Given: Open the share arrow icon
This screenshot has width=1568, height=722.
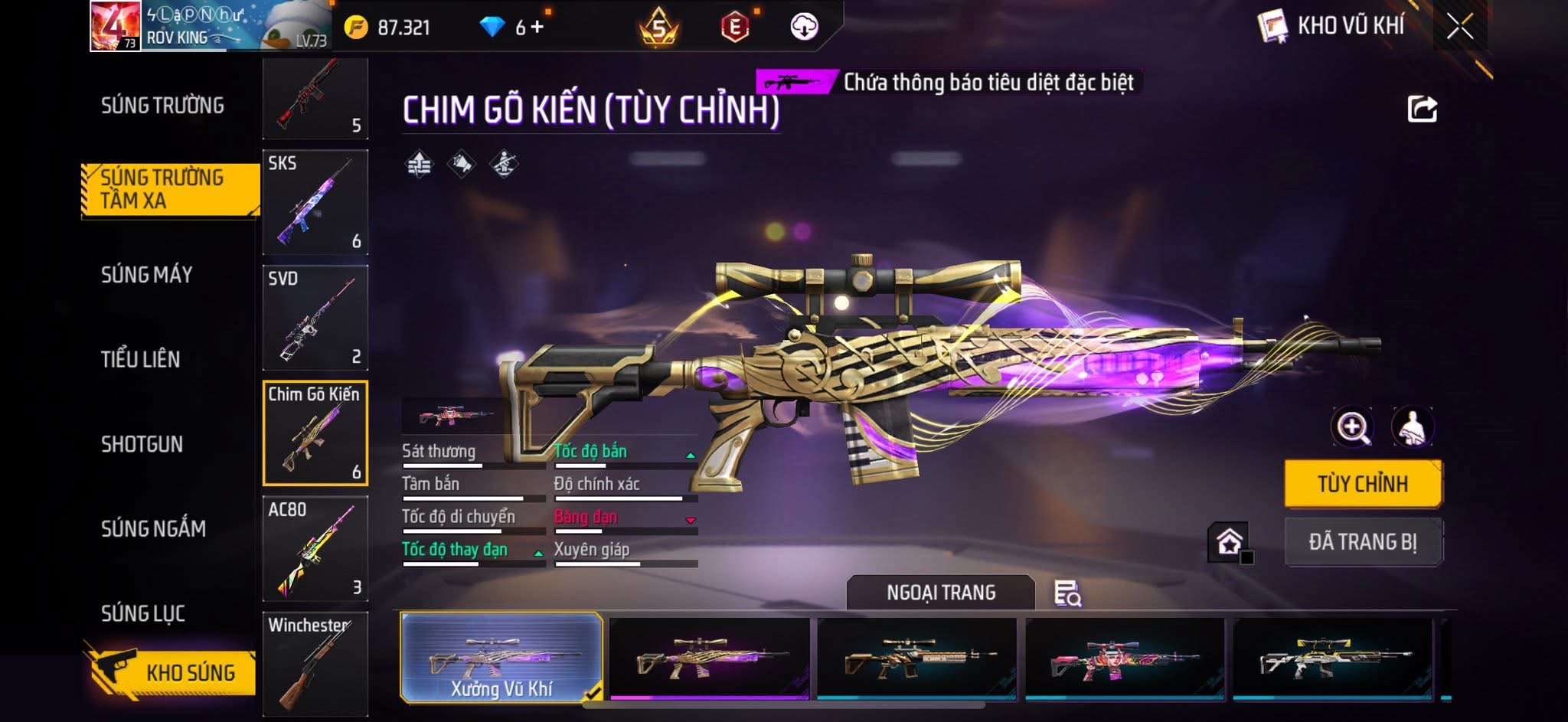Looking at the screenshot, I should (1422, 109).
